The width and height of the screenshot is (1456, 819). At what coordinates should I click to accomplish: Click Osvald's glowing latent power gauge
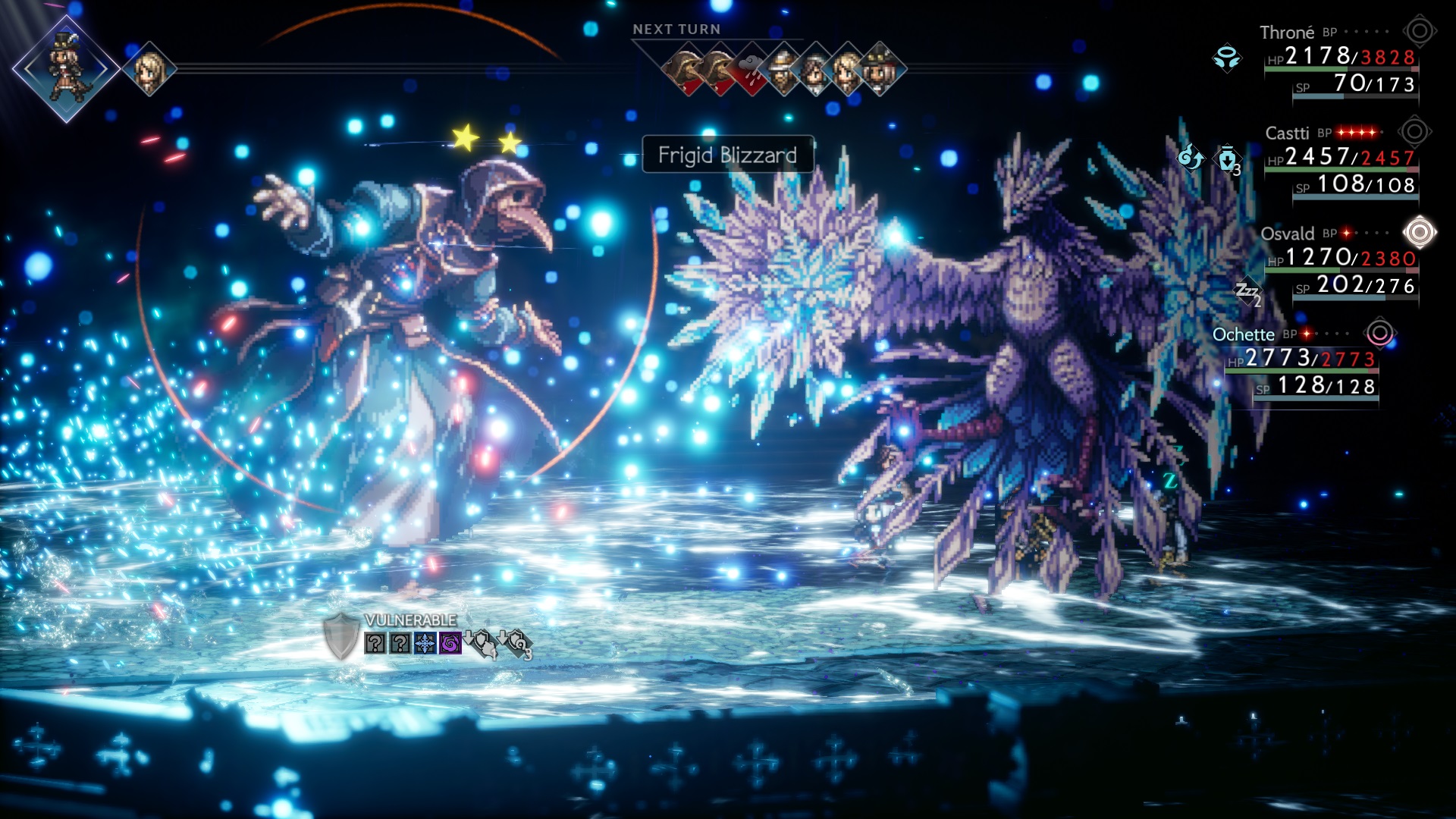[x=1419, y=232]
